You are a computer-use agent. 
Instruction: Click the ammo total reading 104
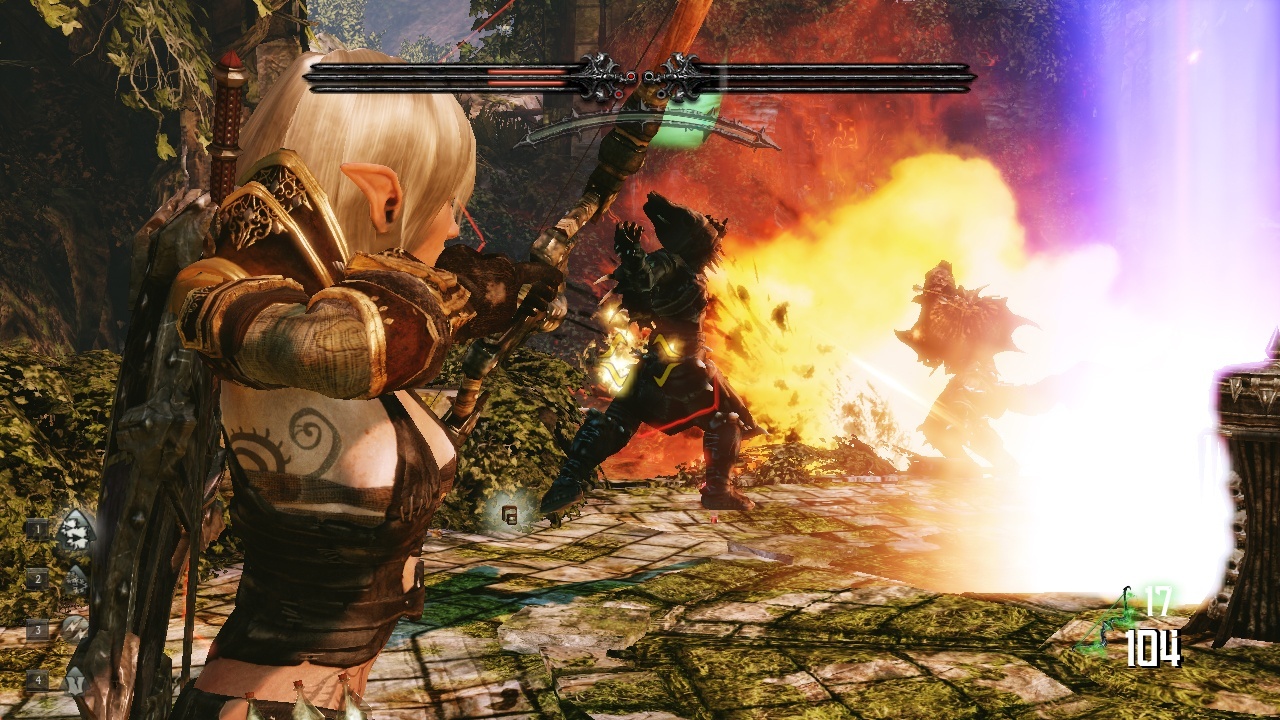pyautogui.click(x=1155, y=646)
